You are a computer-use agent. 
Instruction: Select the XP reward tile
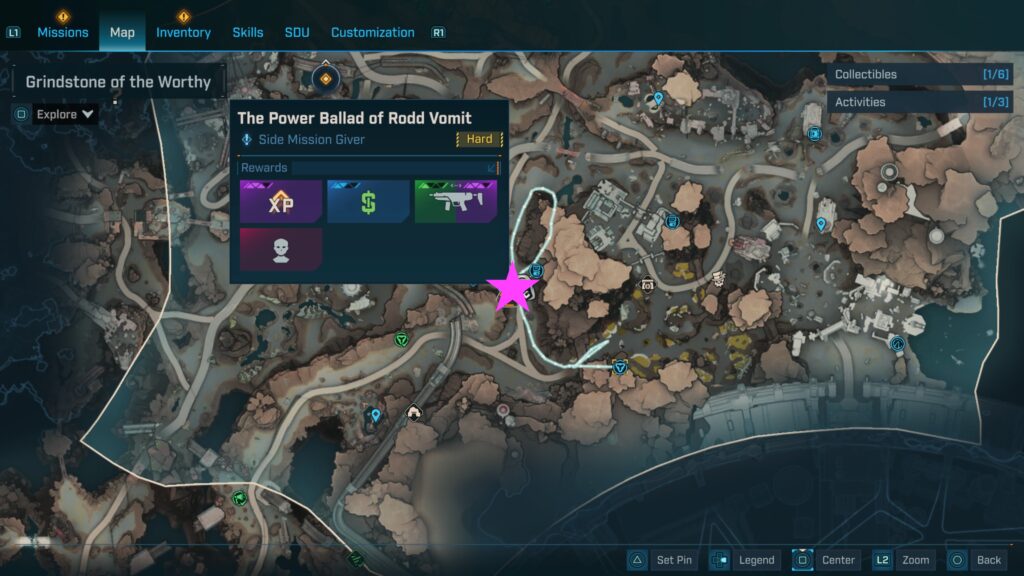point(281,201)
